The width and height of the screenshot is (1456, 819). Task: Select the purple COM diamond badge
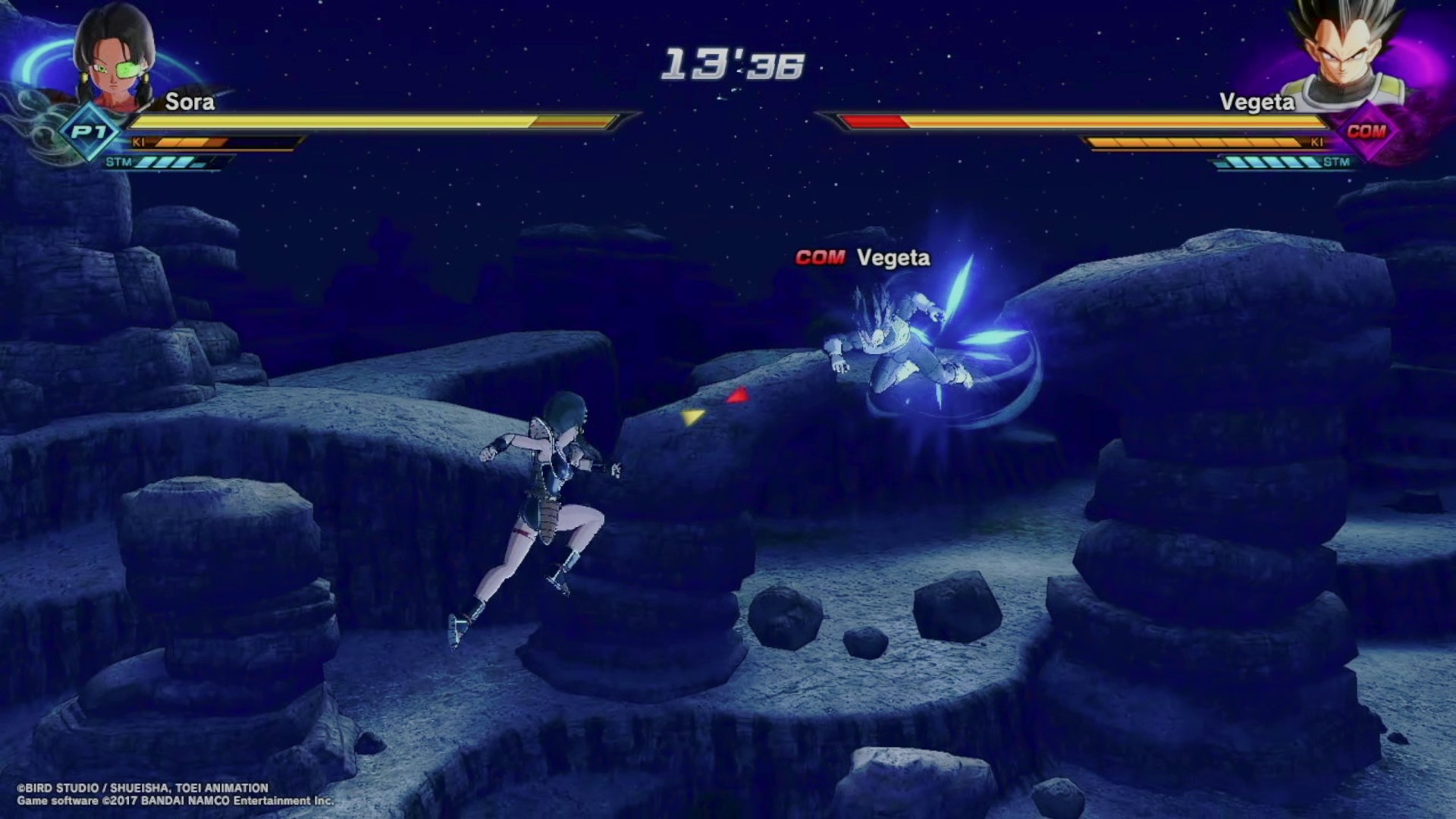(1367, 131)
